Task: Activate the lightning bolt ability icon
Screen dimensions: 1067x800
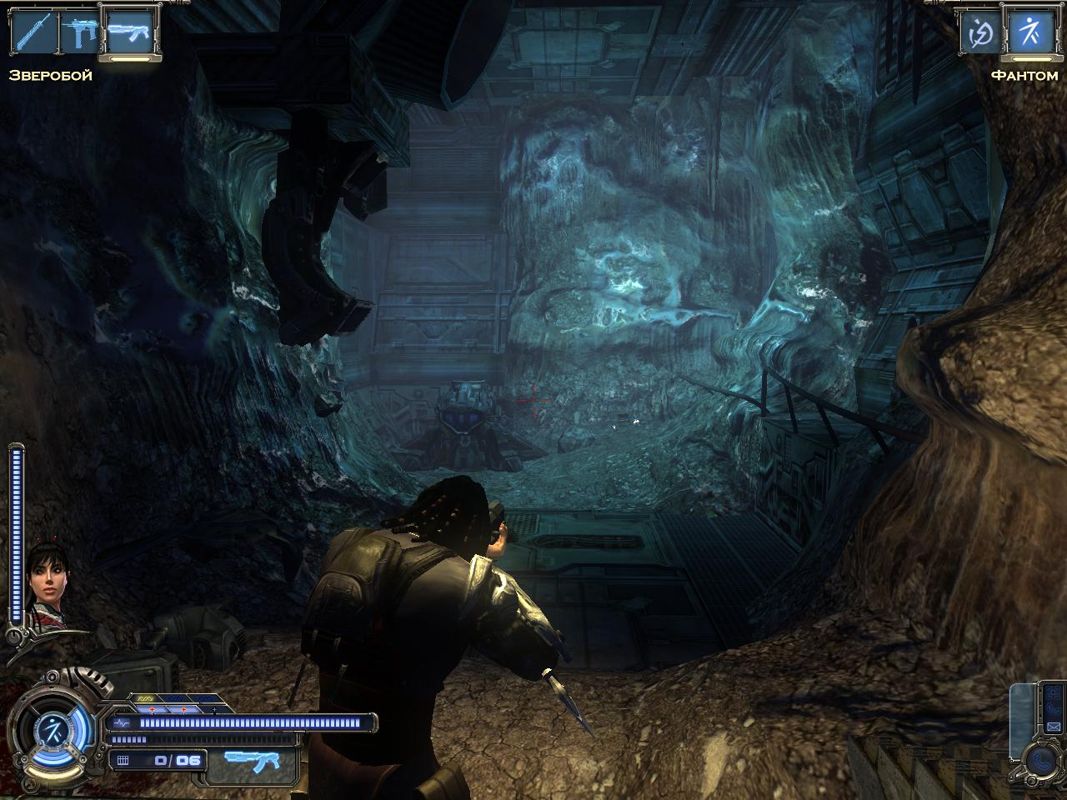Action: [x=979, y=33]
